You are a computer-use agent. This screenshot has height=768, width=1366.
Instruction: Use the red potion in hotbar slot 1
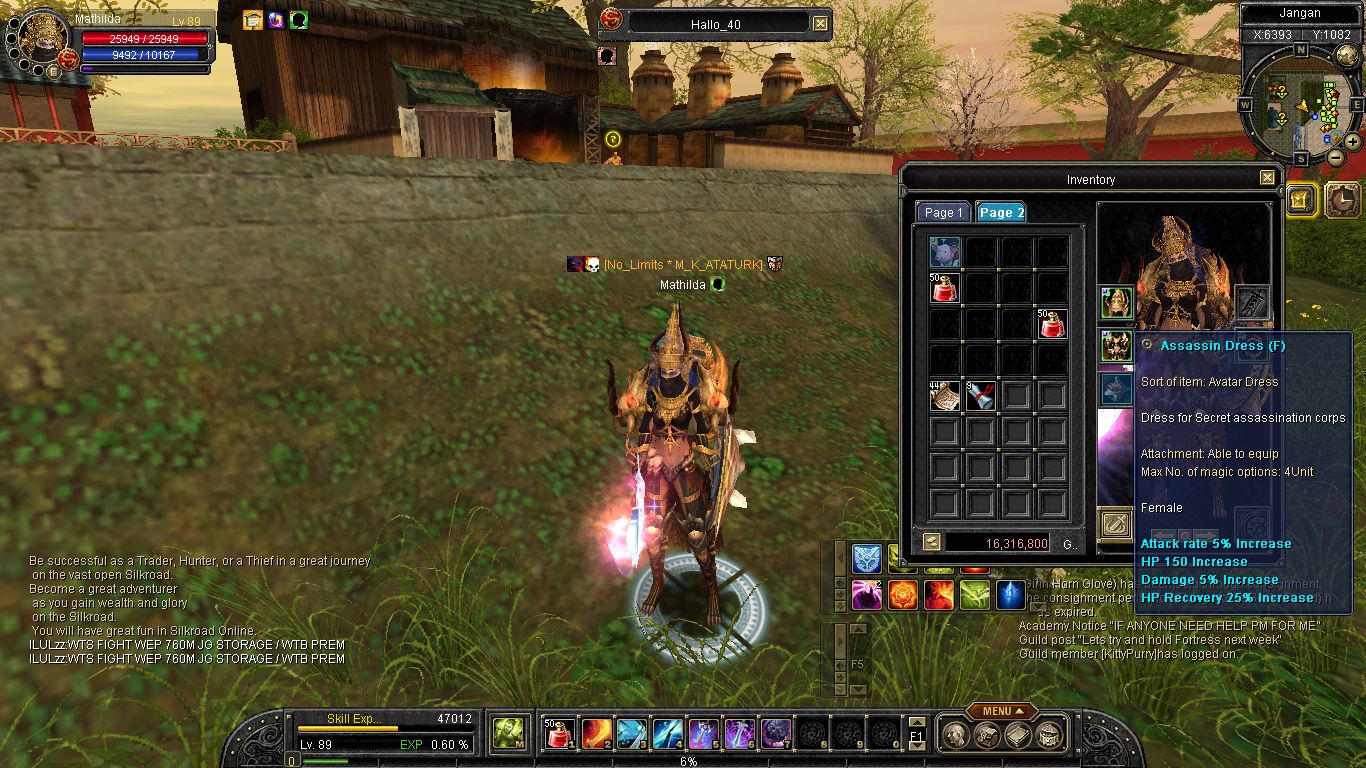(561, 734)
